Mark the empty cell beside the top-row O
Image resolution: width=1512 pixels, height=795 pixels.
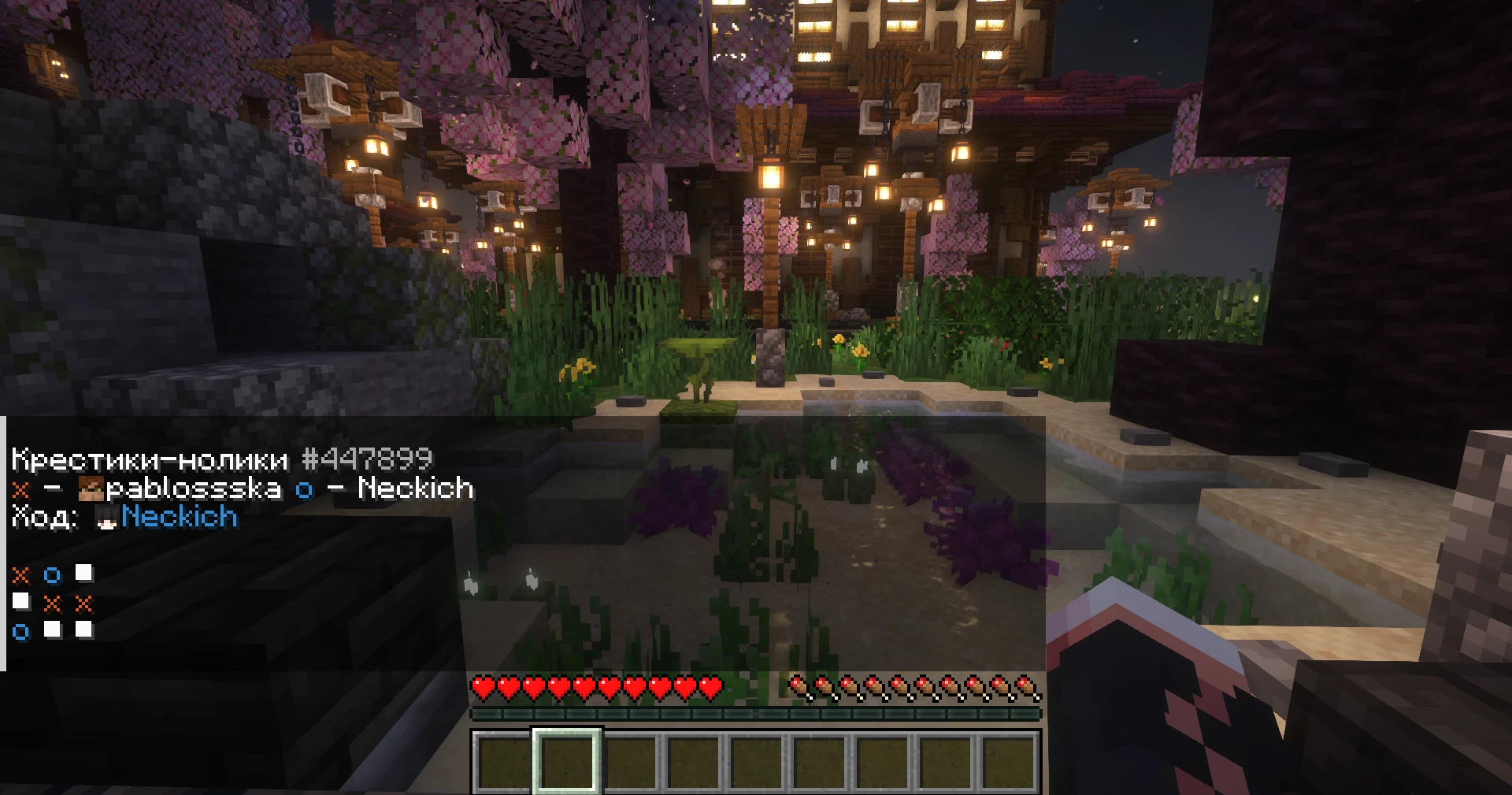pyautogui.click(x=83, y=573)
